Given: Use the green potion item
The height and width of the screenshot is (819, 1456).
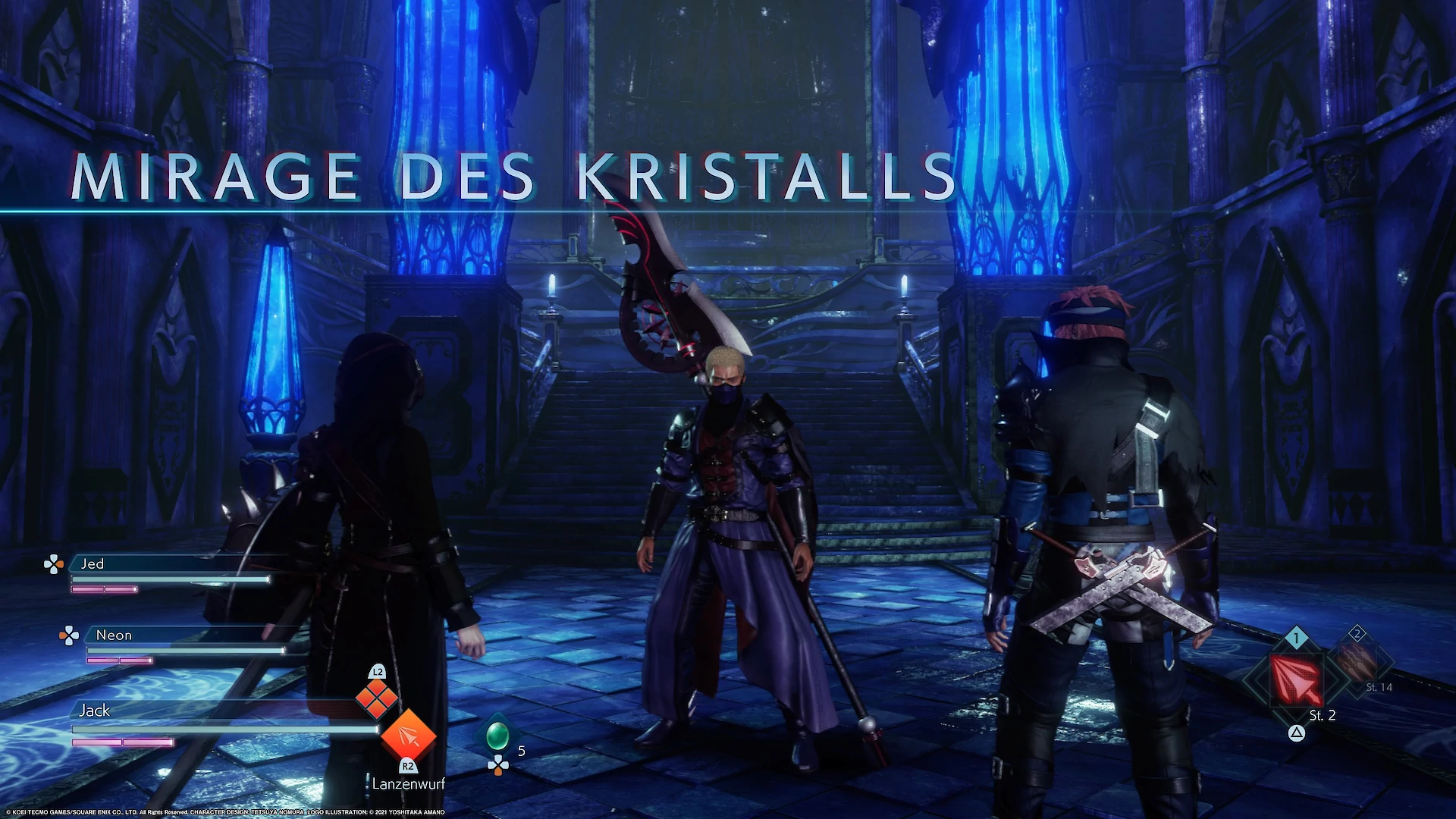Looking at the screenshot, I should [497, 735].
